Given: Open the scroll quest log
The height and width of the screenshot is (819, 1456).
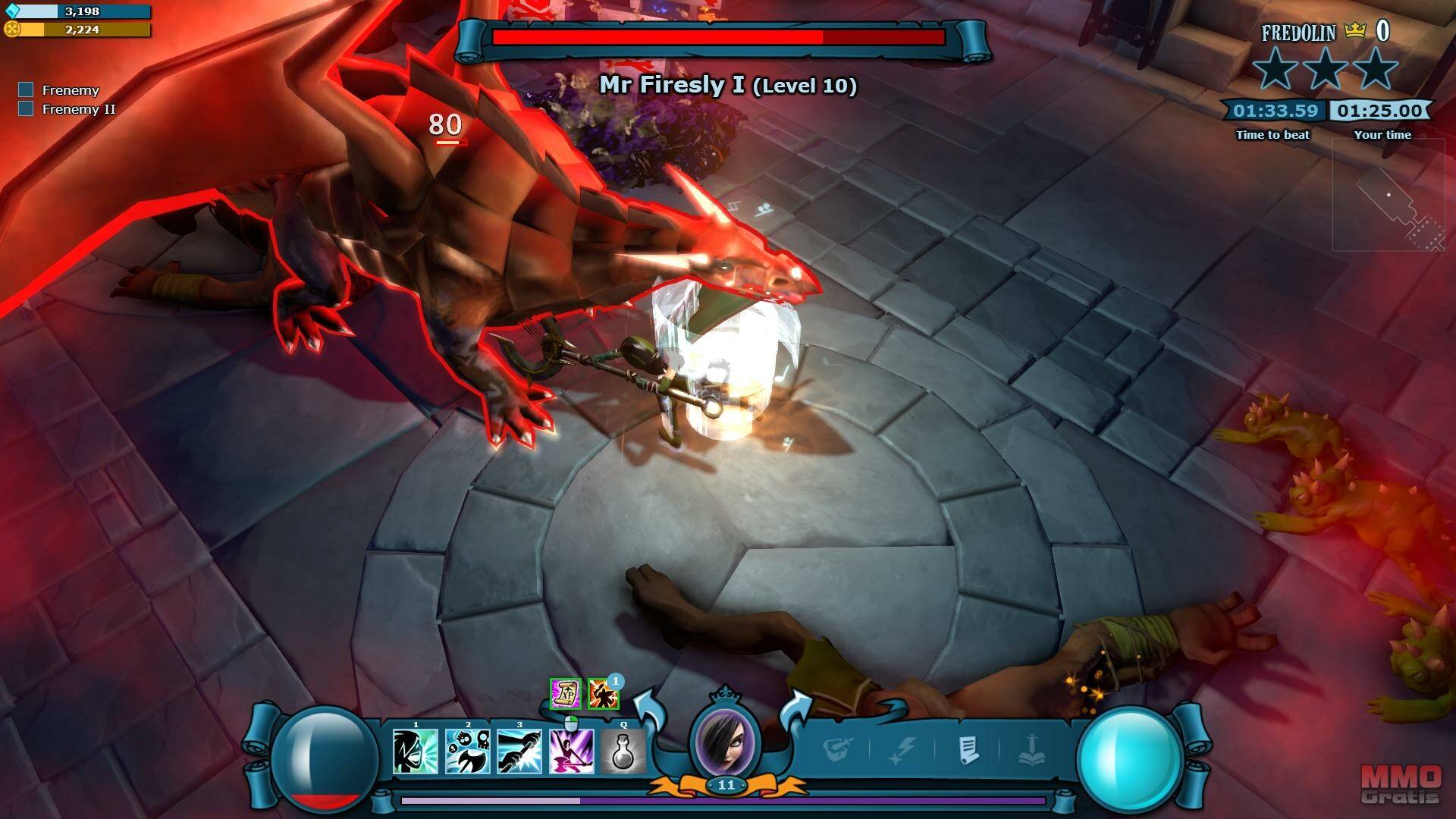Looking at the screenshot, I should (968, 750).
